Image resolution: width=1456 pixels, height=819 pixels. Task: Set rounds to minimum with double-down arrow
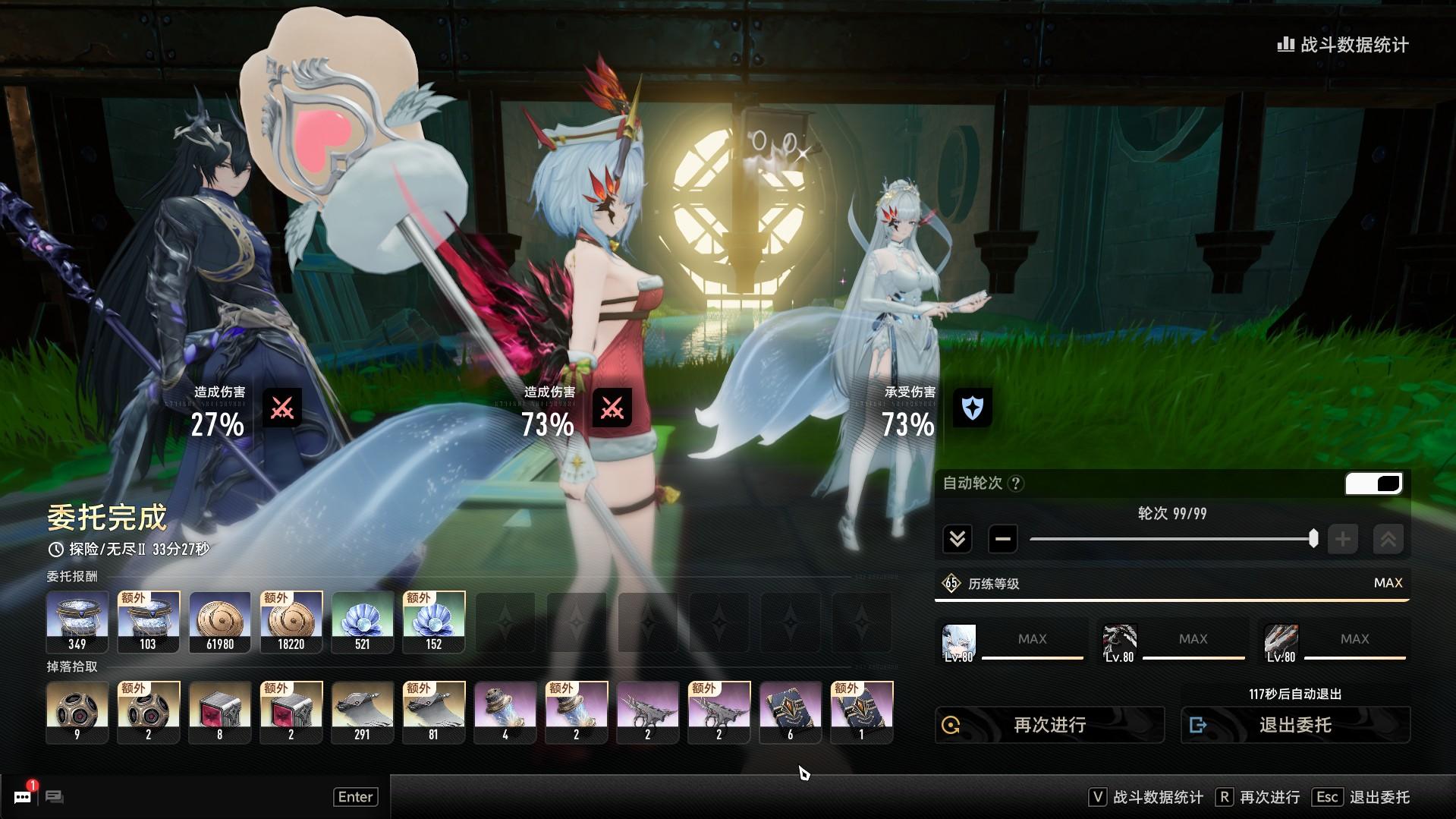[x=957, y=540]
